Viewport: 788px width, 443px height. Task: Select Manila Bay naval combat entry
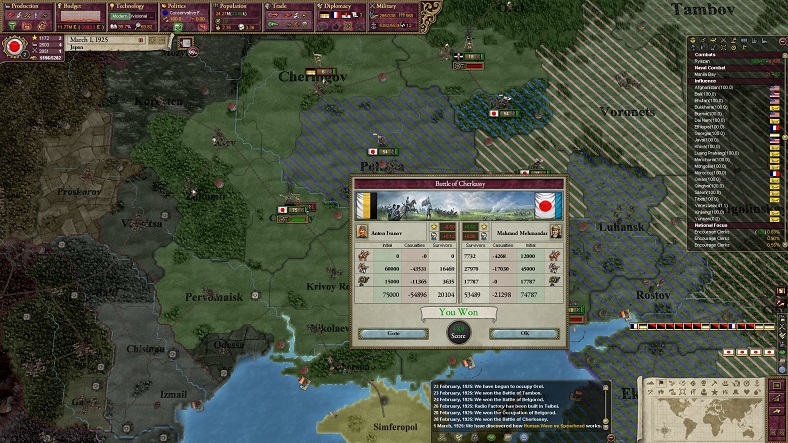707,76
